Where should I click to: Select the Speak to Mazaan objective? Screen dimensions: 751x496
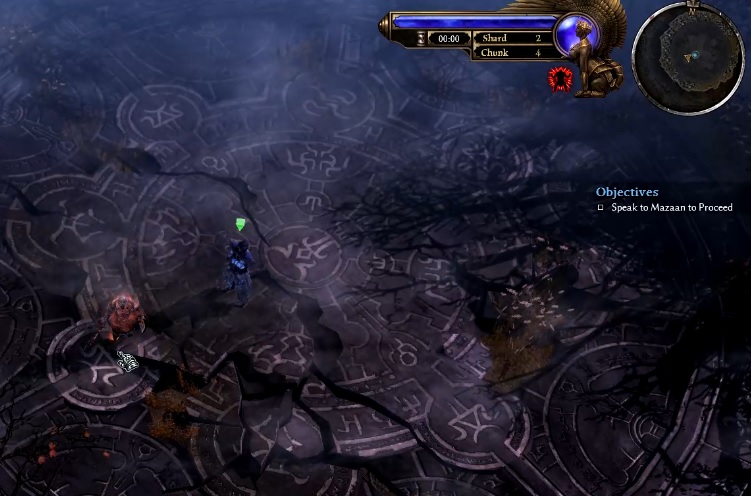[671, 208]
